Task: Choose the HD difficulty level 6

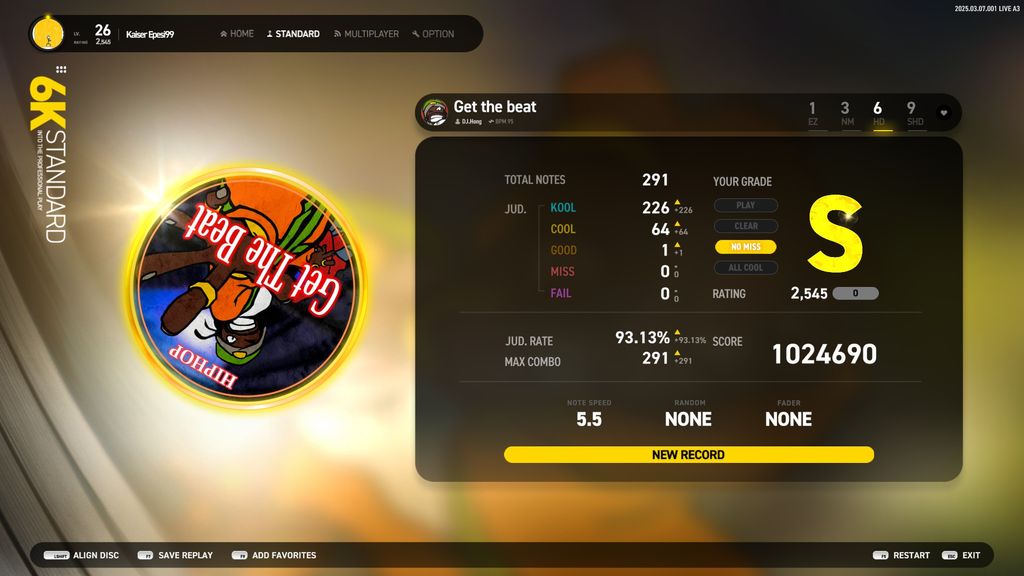Action: (878, 113)
